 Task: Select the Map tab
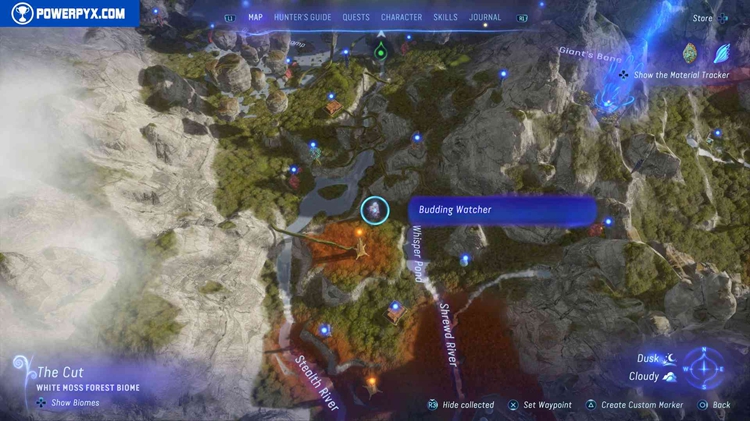click(x=255, y=17)
